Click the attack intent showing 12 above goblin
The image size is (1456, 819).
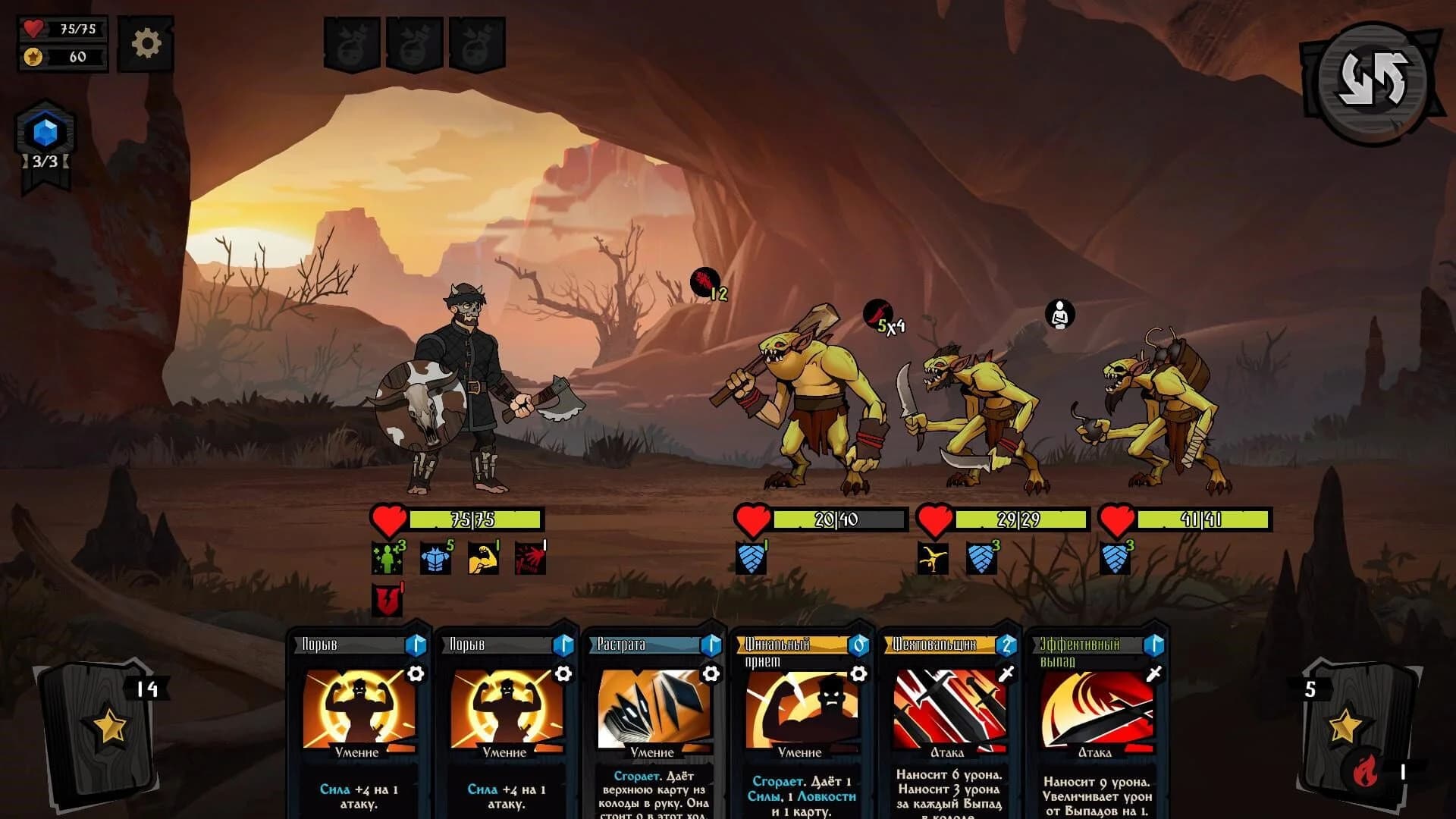click(704, 281)
